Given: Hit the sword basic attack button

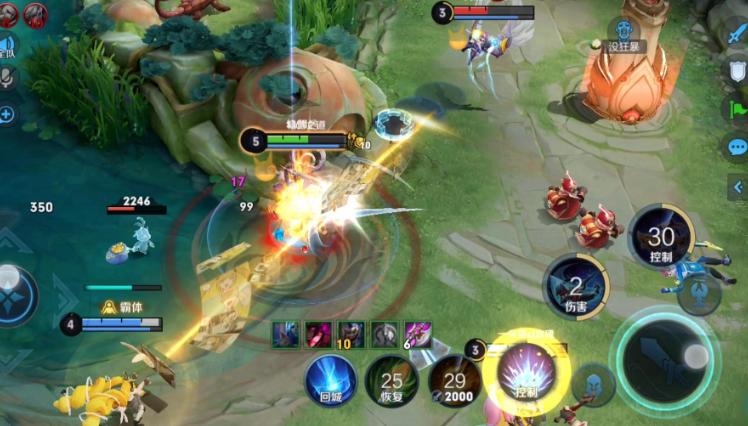Looking at the screenshot, I should pos(665,357).
